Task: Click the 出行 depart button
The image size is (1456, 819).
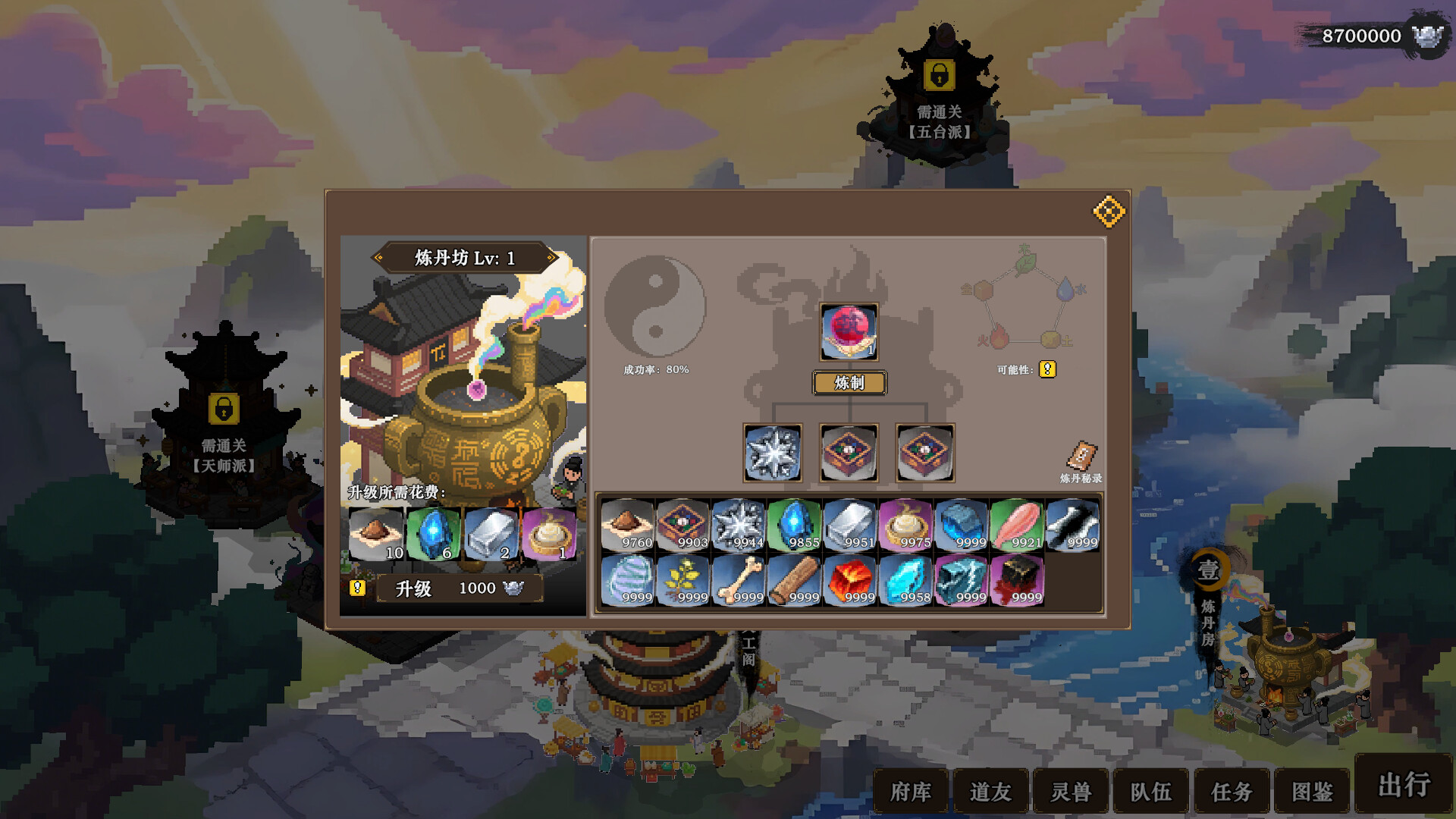Action: coord(1404,785)
